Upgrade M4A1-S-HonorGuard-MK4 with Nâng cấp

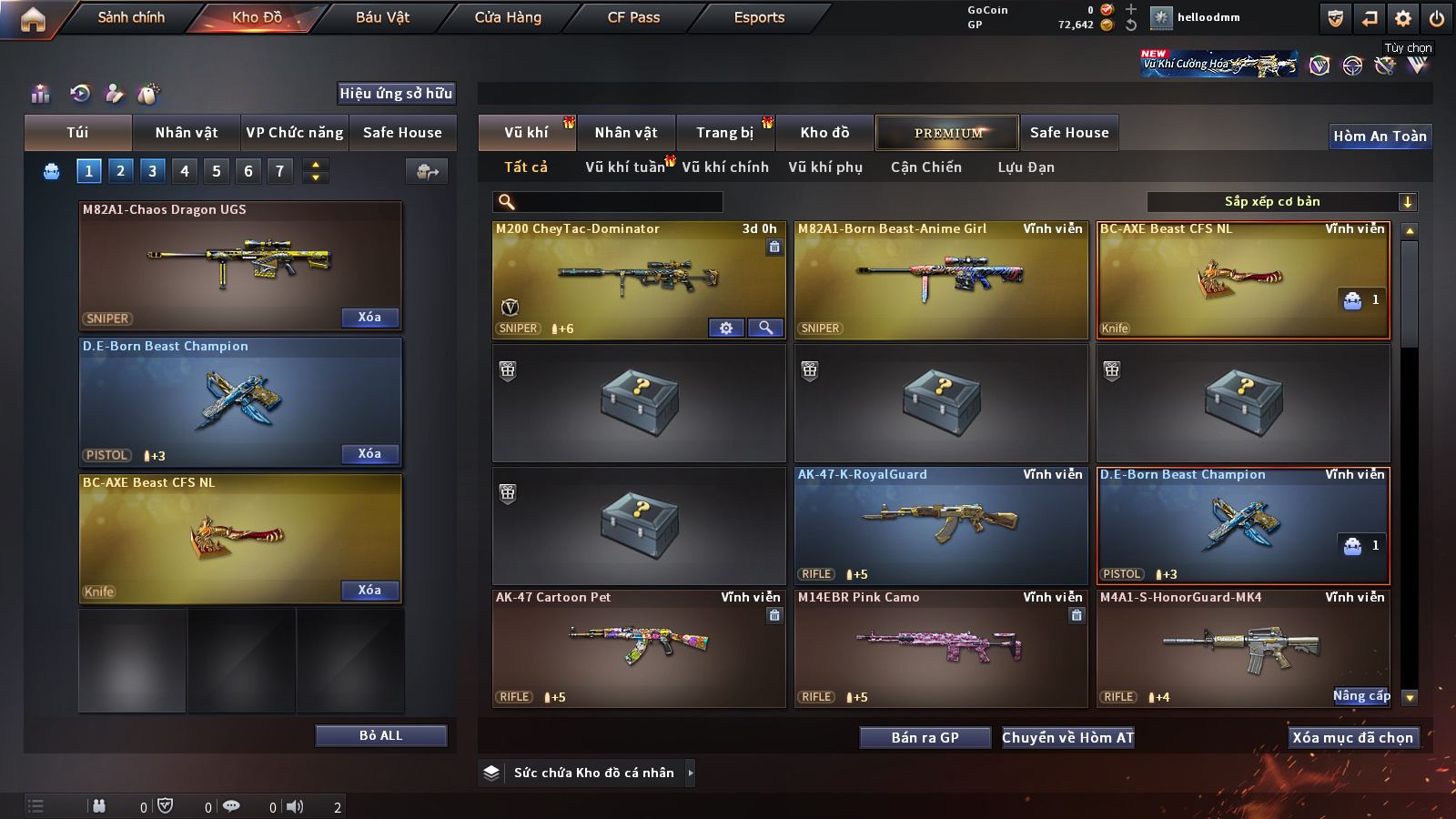tap(1361, 696)
